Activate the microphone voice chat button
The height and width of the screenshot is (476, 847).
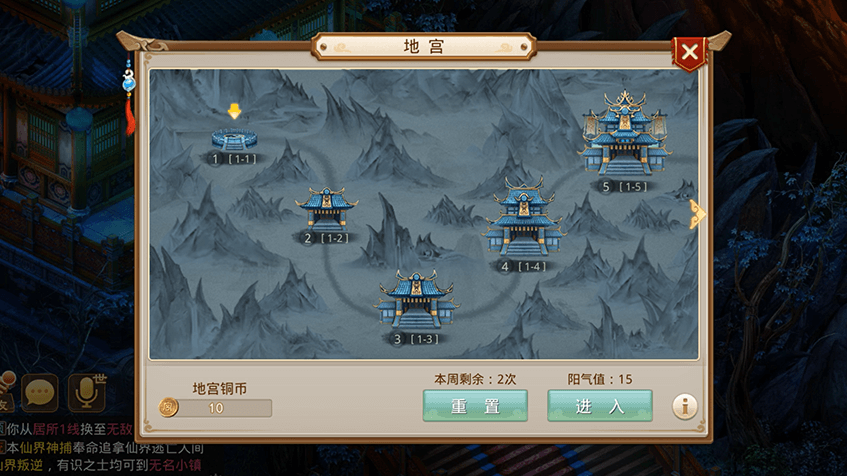pyautogui.click(x=85, y=393)
